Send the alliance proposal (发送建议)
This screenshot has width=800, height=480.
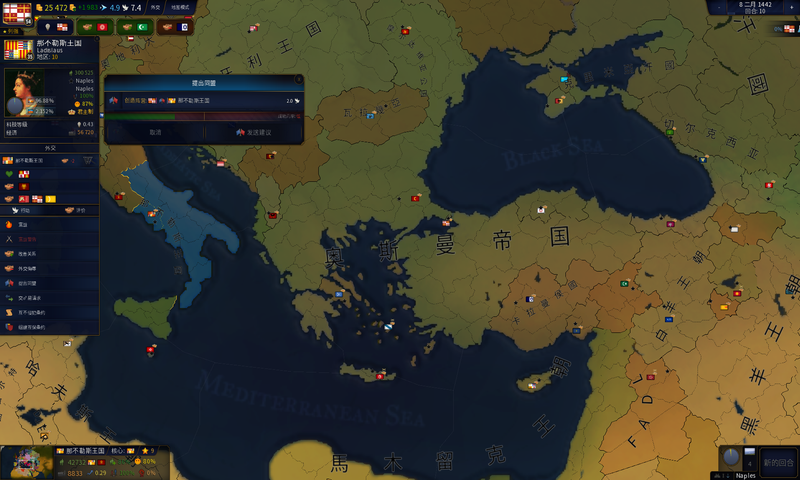pyautogui.click(x=254, y=132)
